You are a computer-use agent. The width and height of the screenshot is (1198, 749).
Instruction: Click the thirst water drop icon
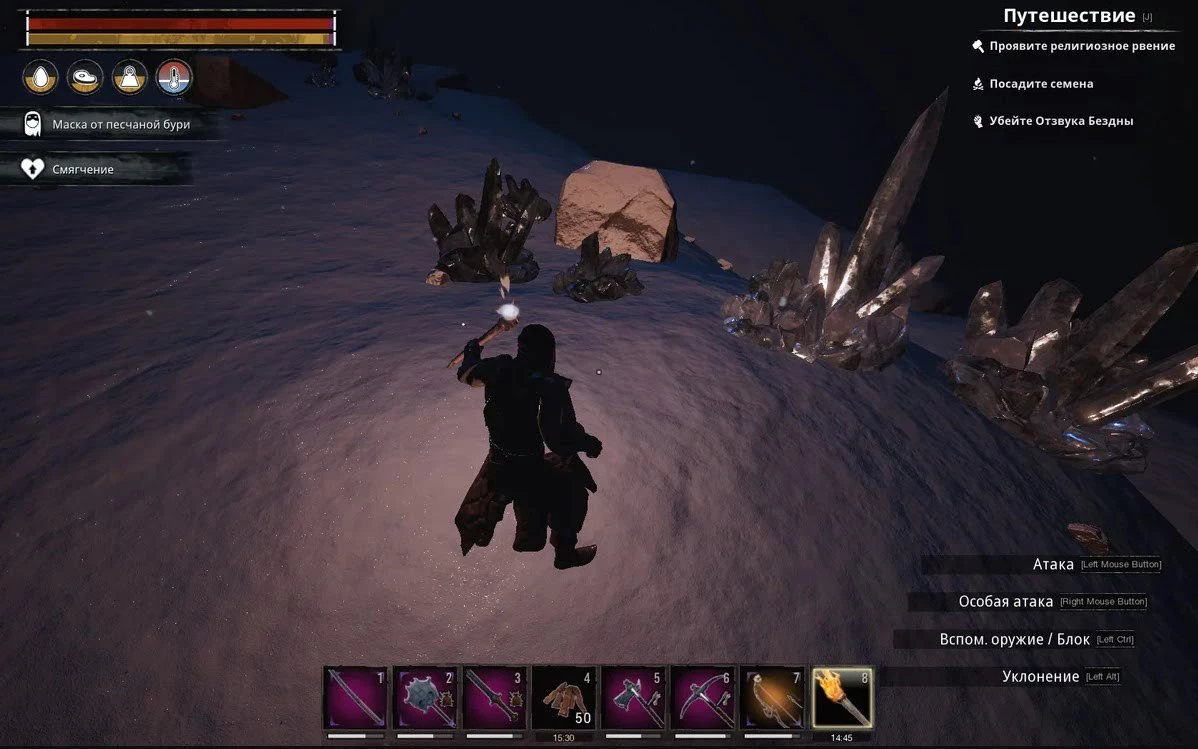[x=40, y=76]
